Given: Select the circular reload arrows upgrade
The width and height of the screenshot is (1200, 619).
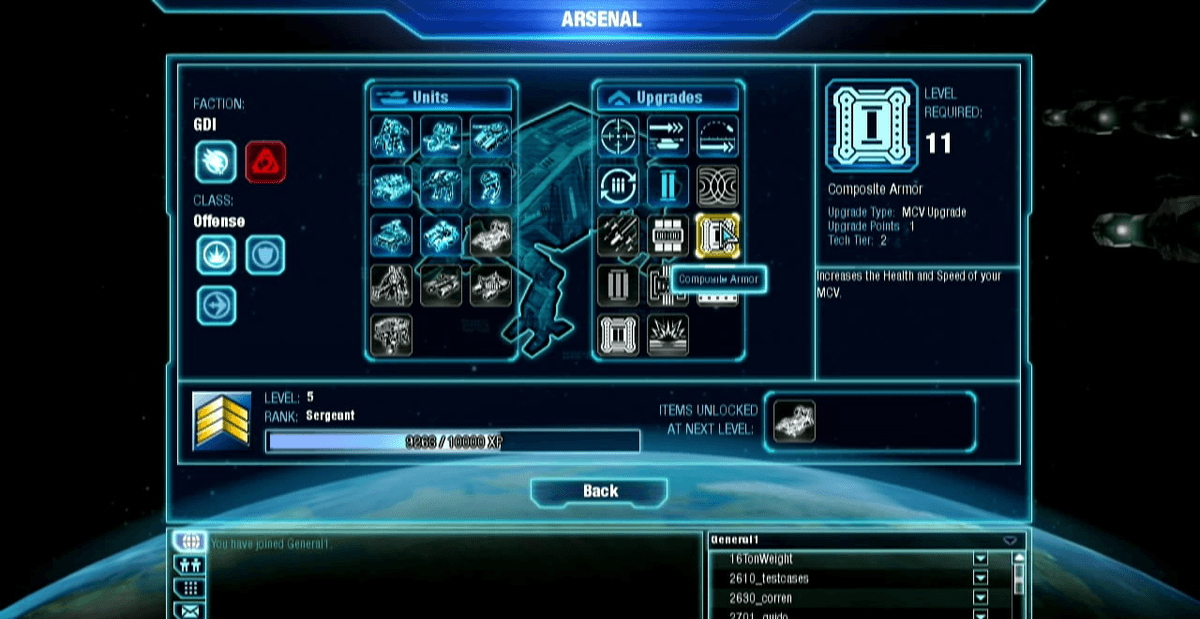Looking at the screenshot, I should point(619,186).
